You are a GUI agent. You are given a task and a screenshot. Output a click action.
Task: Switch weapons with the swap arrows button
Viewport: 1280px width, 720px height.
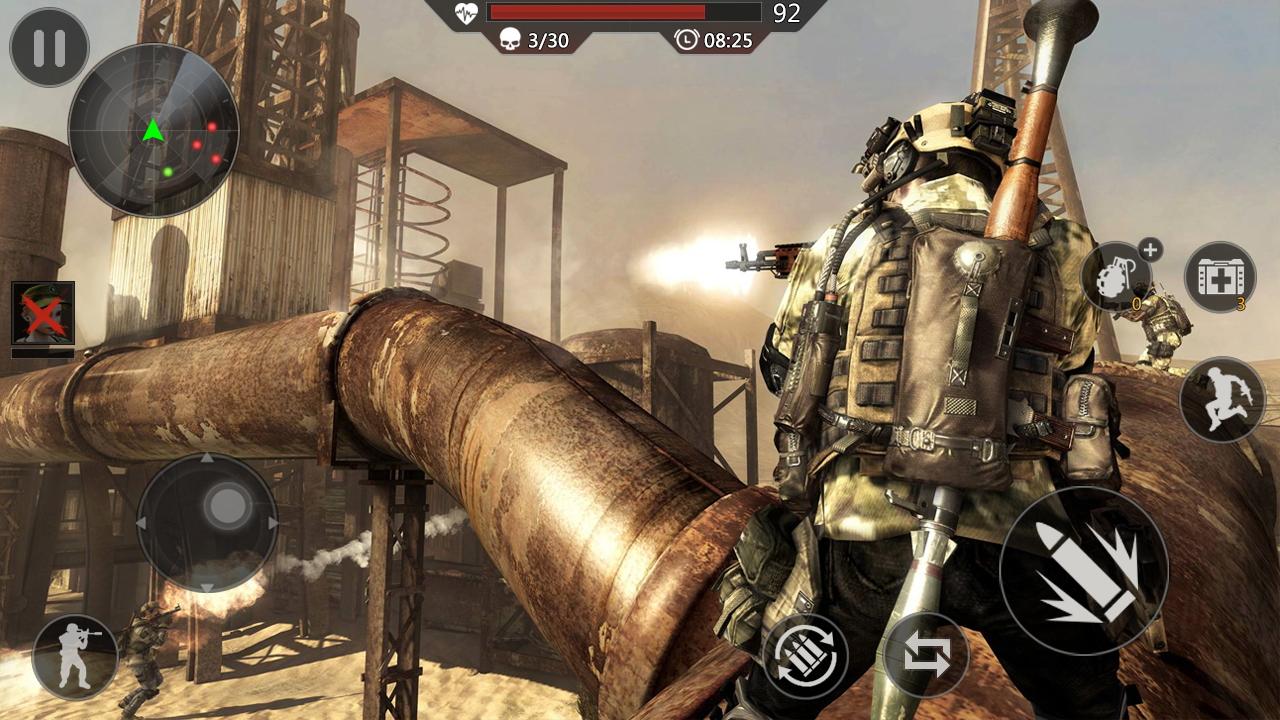pyautogui.click(x=926, y=656)
